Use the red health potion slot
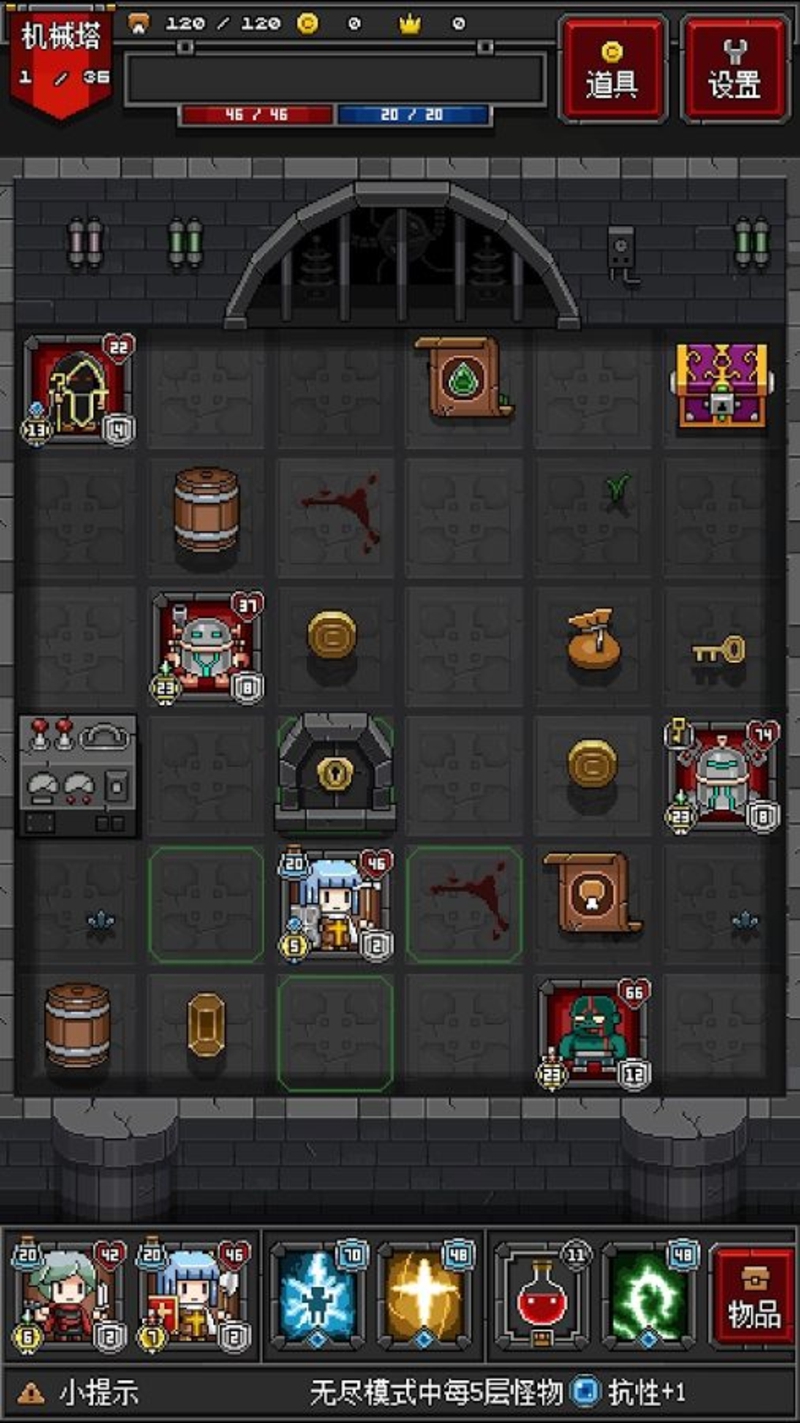 pyautogui.click(x=541, y=1297)
